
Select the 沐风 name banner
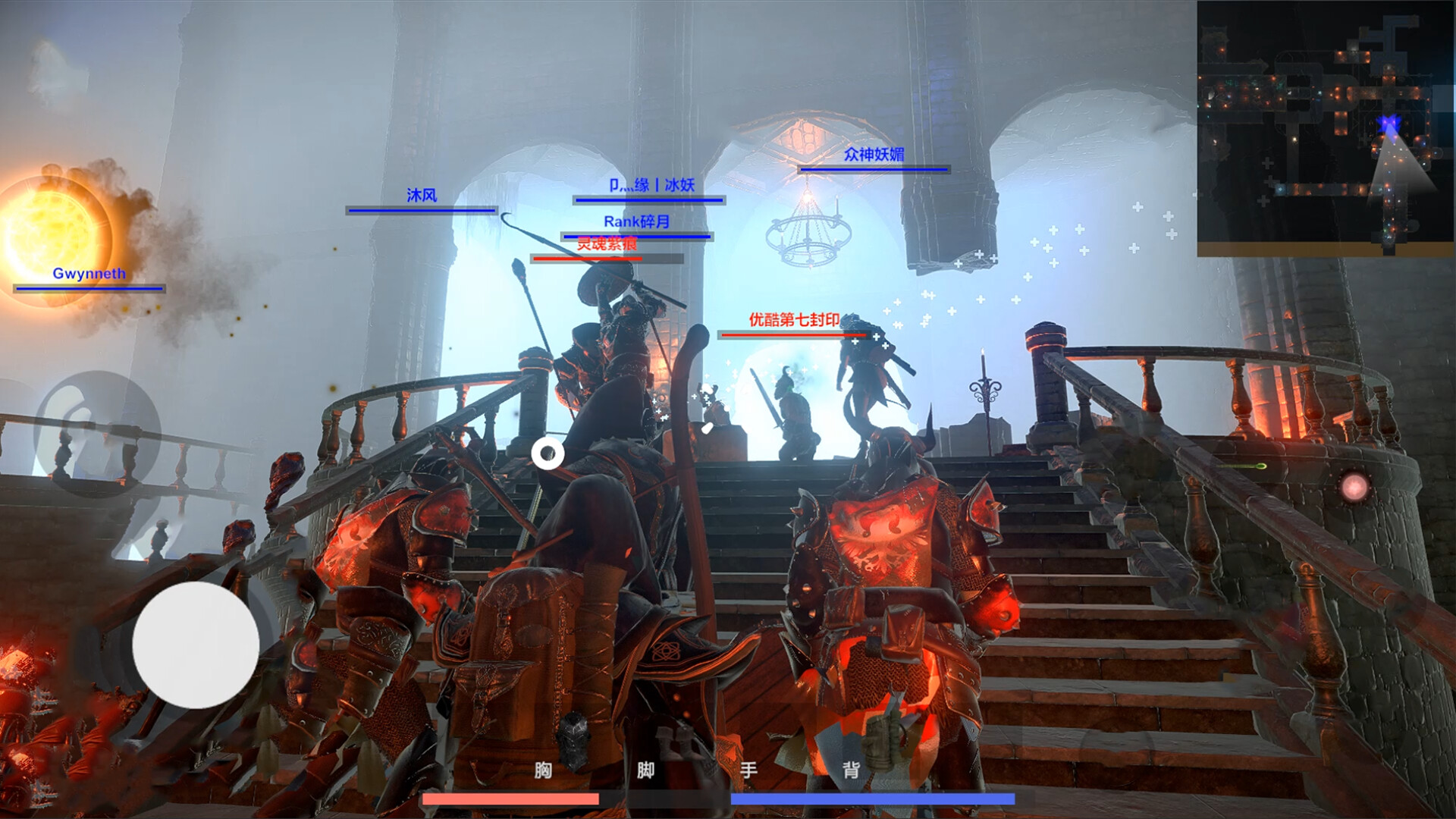420,195
